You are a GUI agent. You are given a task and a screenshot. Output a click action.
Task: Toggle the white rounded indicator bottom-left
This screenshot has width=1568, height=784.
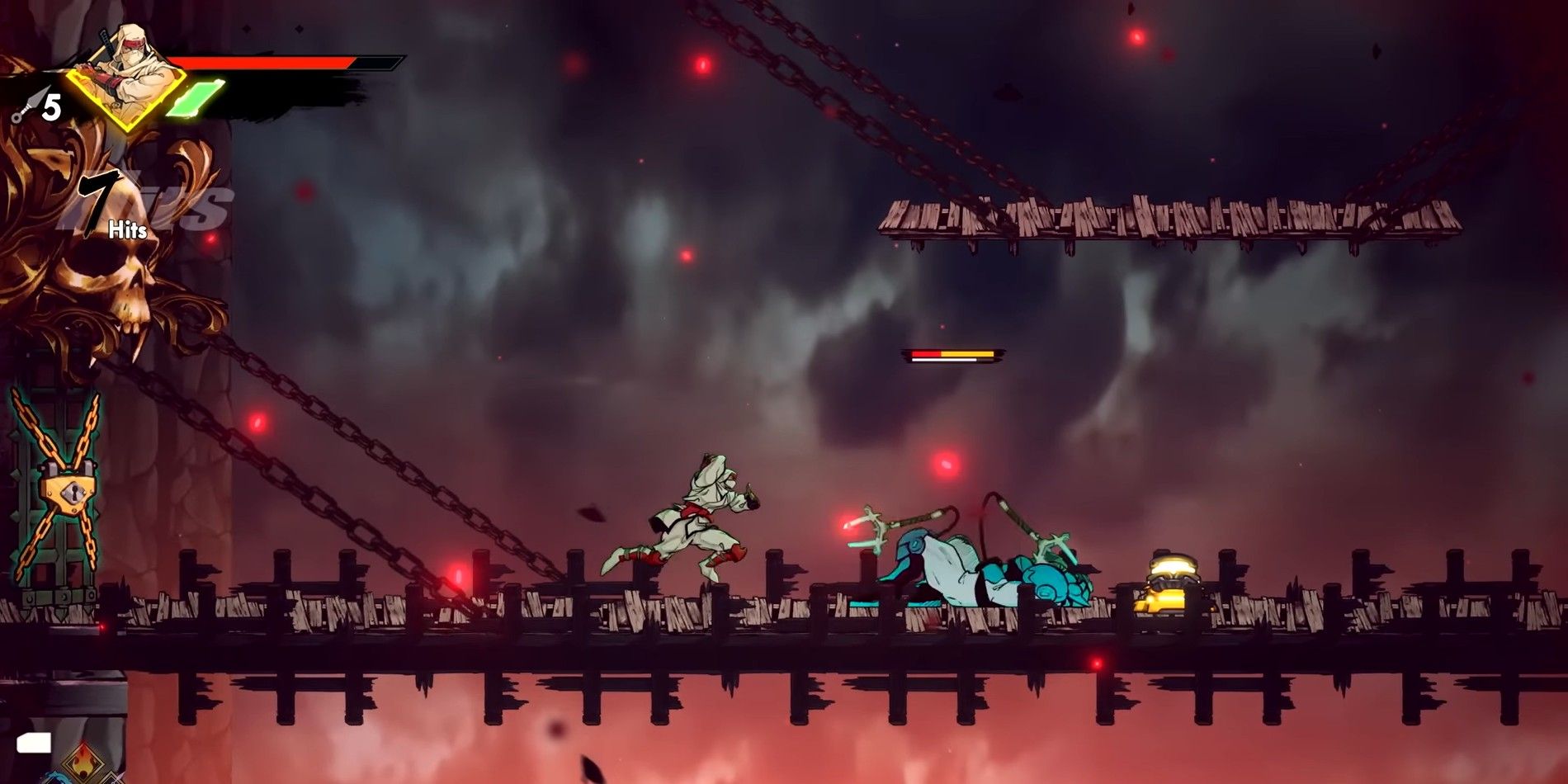coord(35,744)
